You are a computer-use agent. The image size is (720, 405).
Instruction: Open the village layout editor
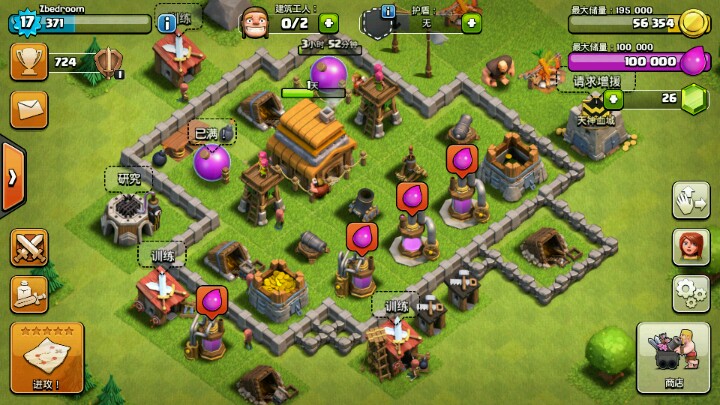[x=691, y=200]
